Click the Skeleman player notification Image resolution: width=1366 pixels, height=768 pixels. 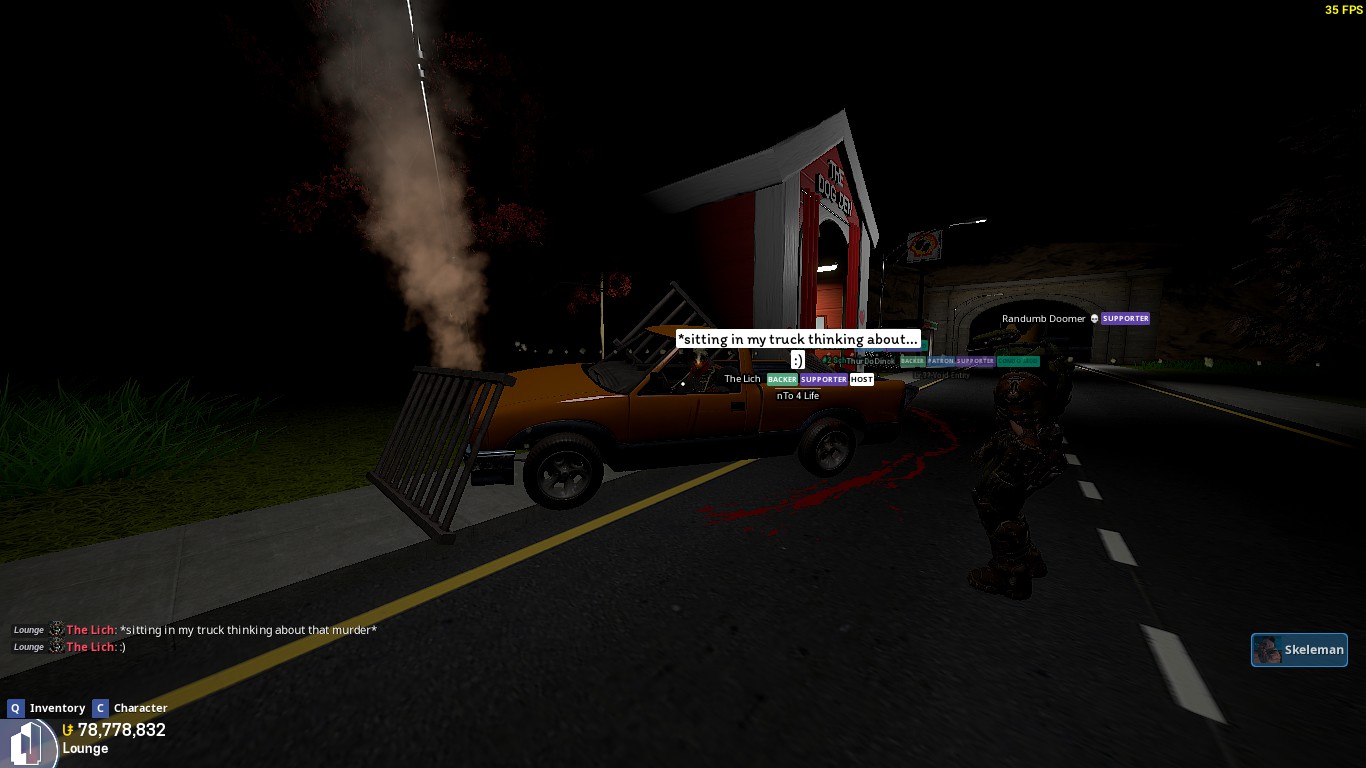[1299, 650]
